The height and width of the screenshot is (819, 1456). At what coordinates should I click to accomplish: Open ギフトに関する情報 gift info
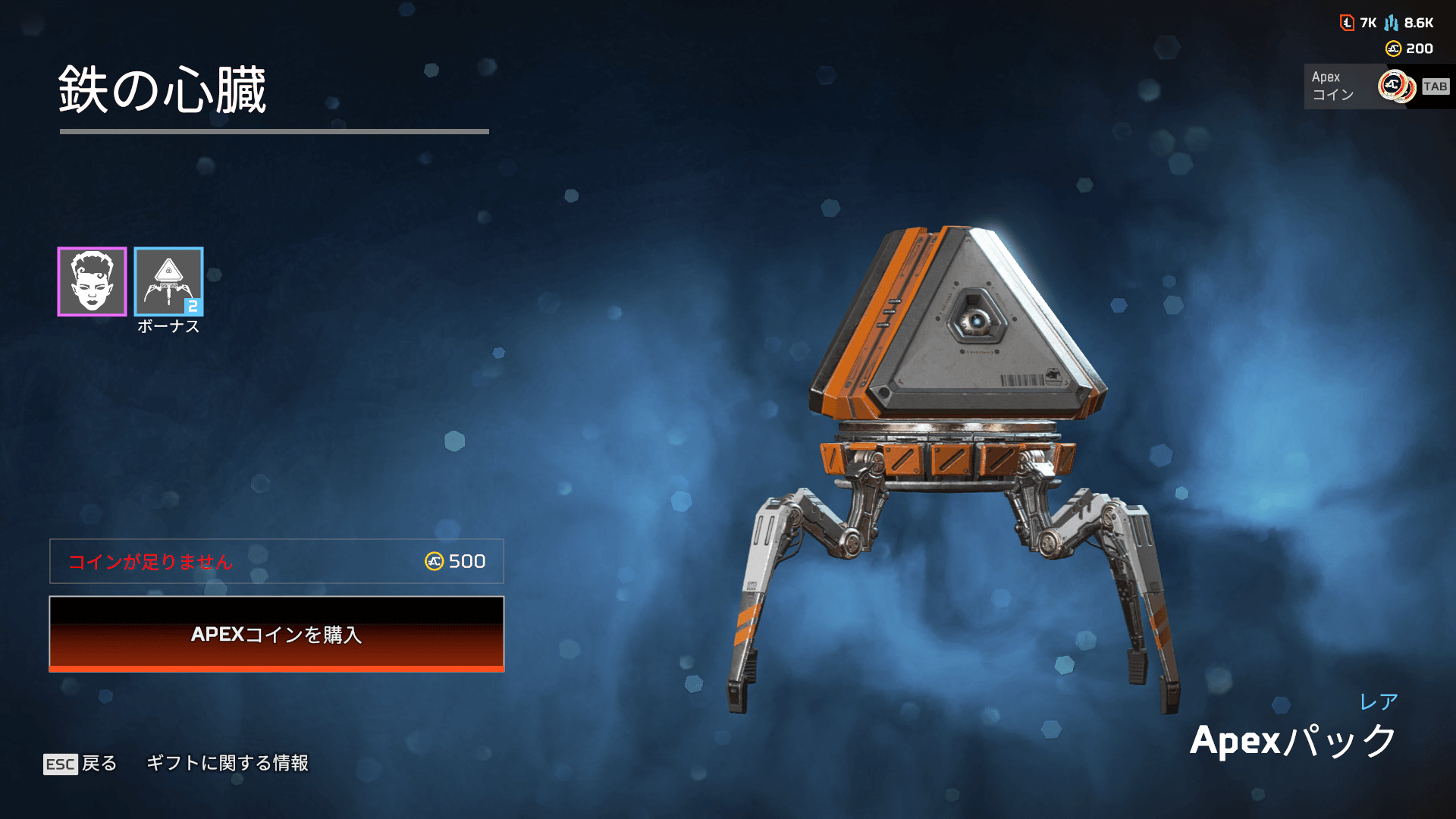[x=227, y=763]
